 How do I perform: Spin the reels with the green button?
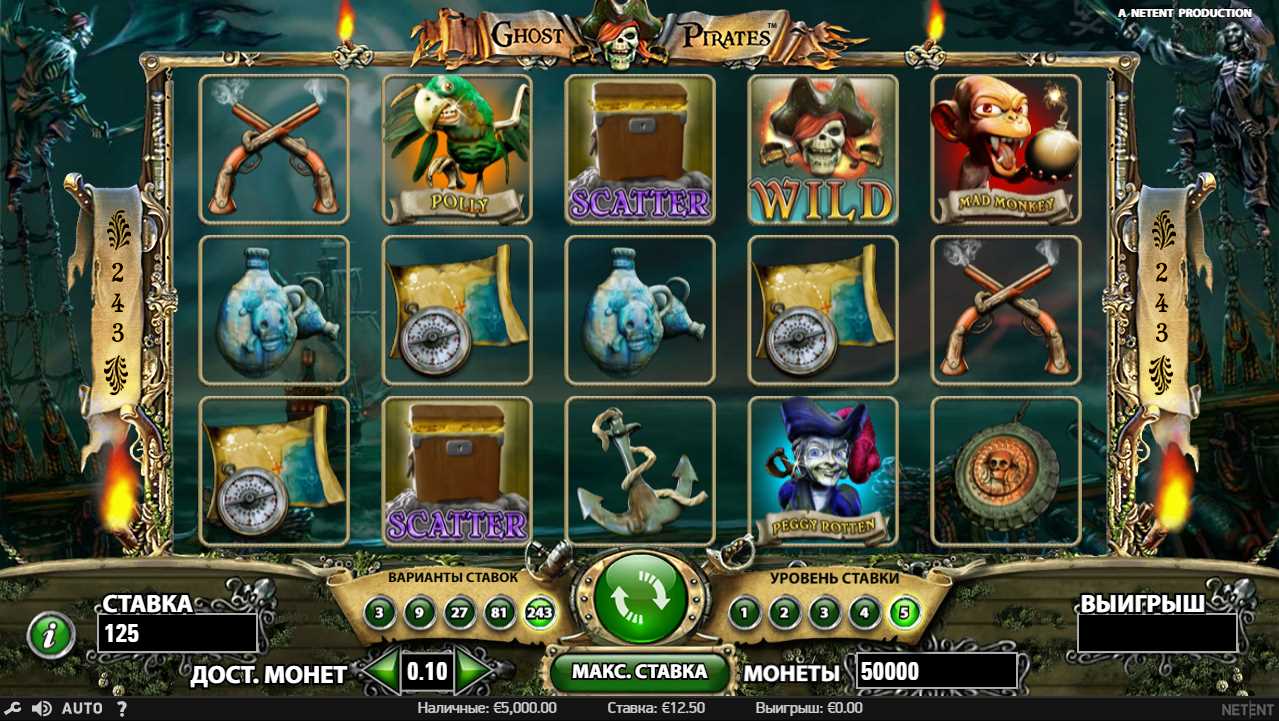pos(640,601)
